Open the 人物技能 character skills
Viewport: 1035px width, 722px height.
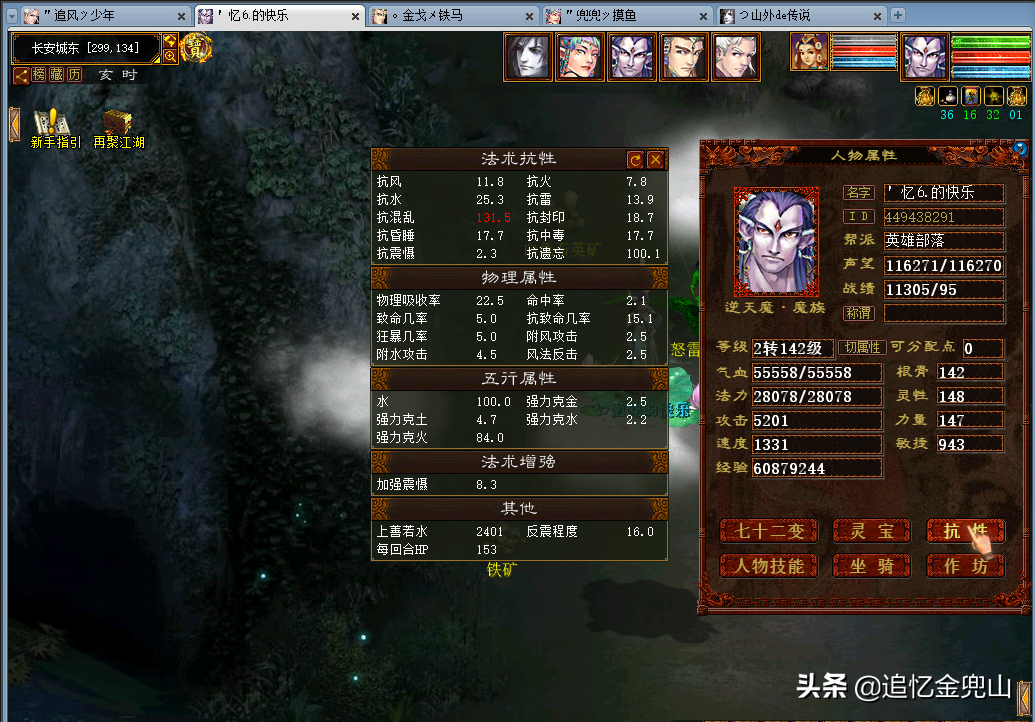tap(768, 566)
